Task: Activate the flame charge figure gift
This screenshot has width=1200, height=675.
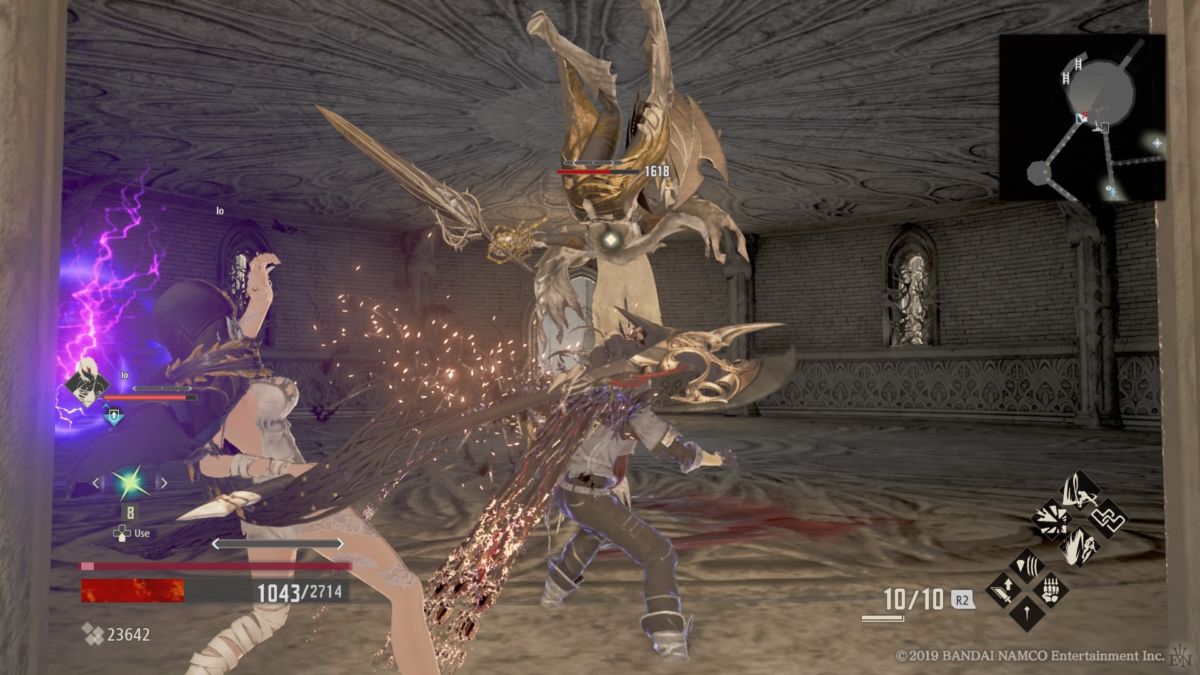Action: tap(1080, 546)
